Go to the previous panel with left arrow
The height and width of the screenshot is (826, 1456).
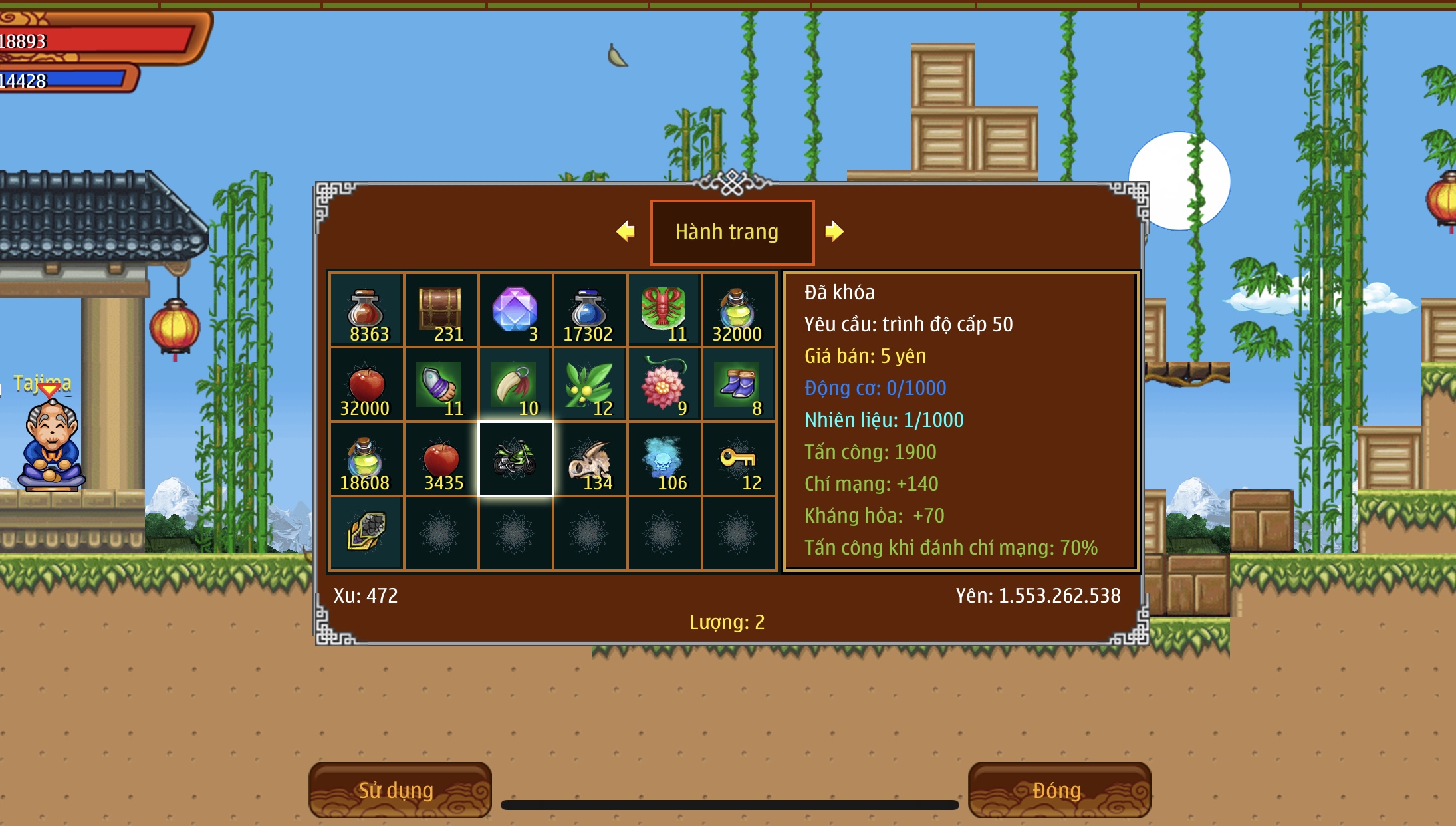pos(625,231)
